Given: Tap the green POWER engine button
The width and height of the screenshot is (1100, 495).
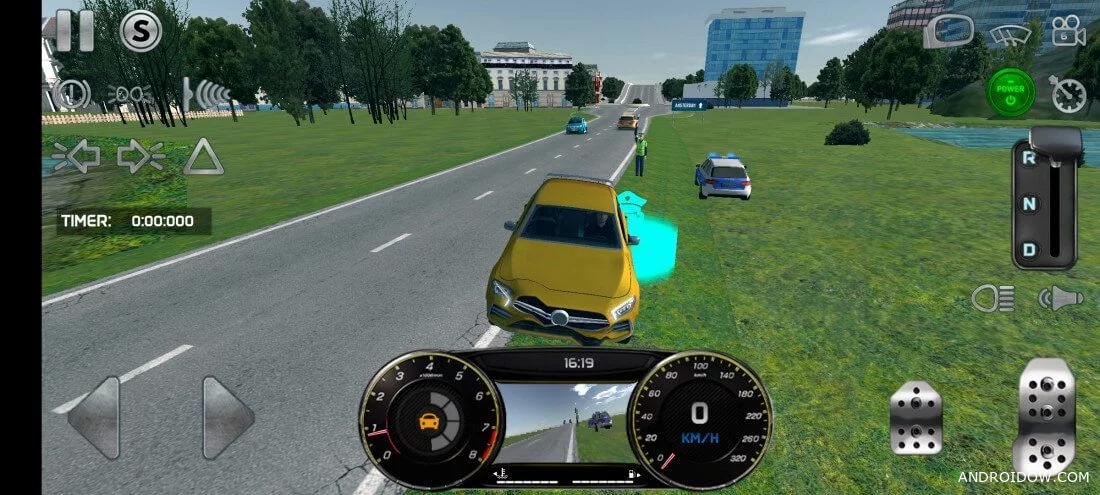Looking at the screenshot, I should (x=1011, y=93).
